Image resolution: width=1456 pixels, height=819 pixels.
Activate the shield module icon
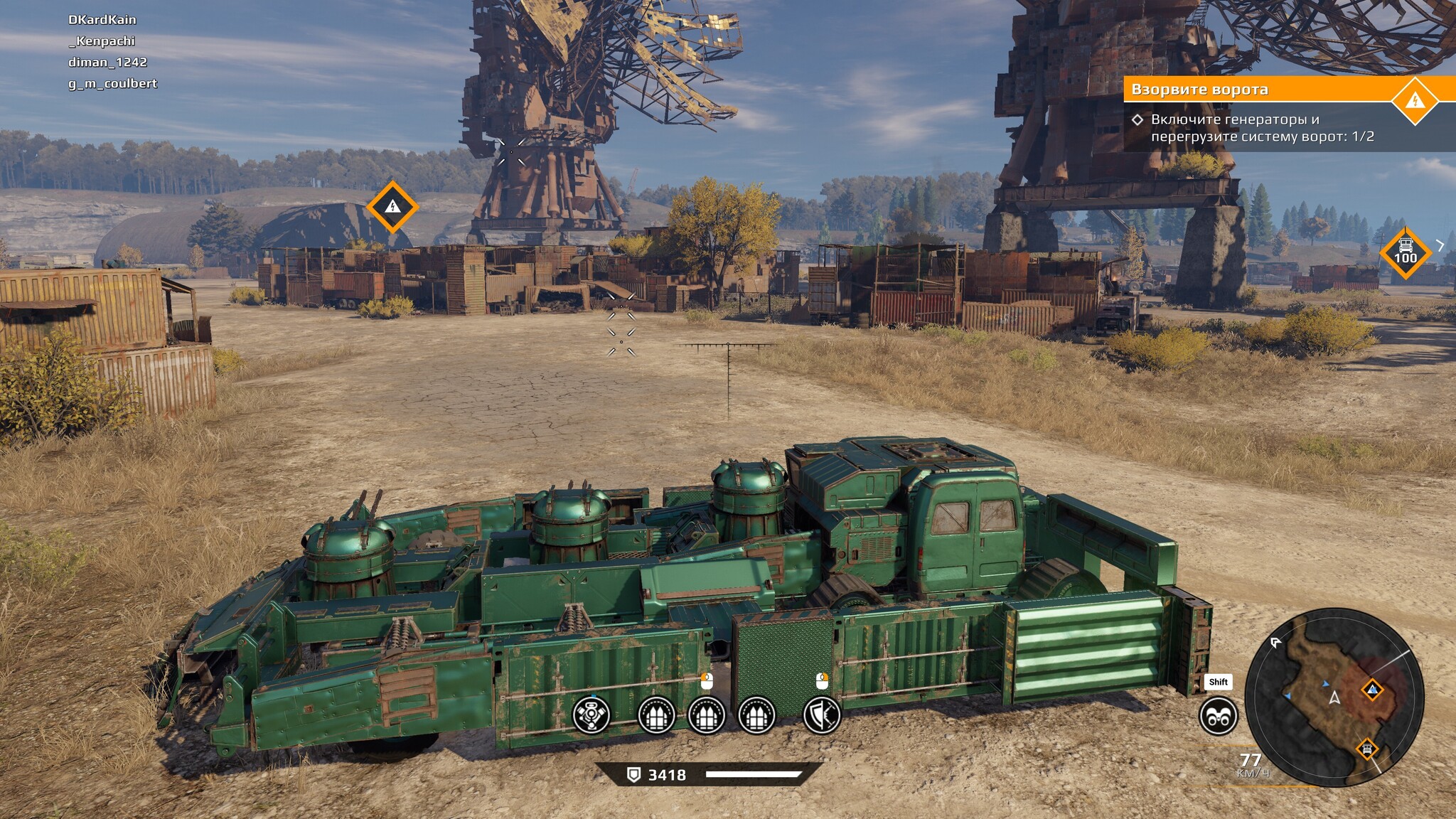[822, 714]
